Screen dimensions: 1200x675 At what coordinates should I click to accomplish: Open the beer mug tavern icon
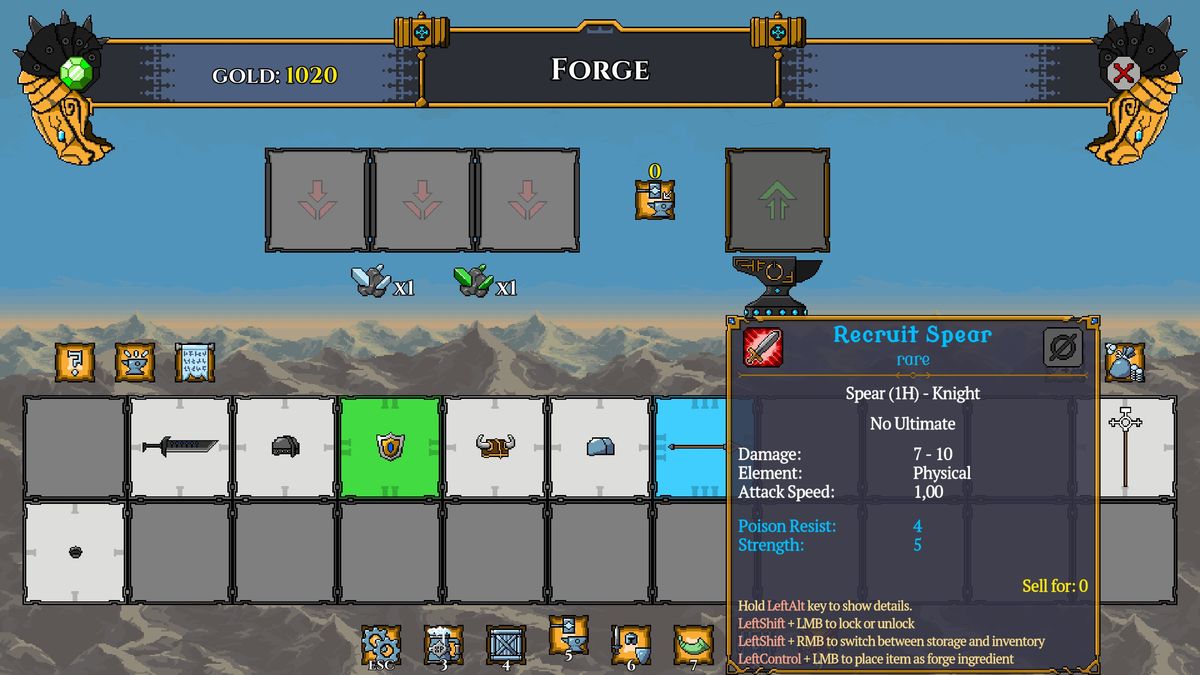[x=443, y=645]
